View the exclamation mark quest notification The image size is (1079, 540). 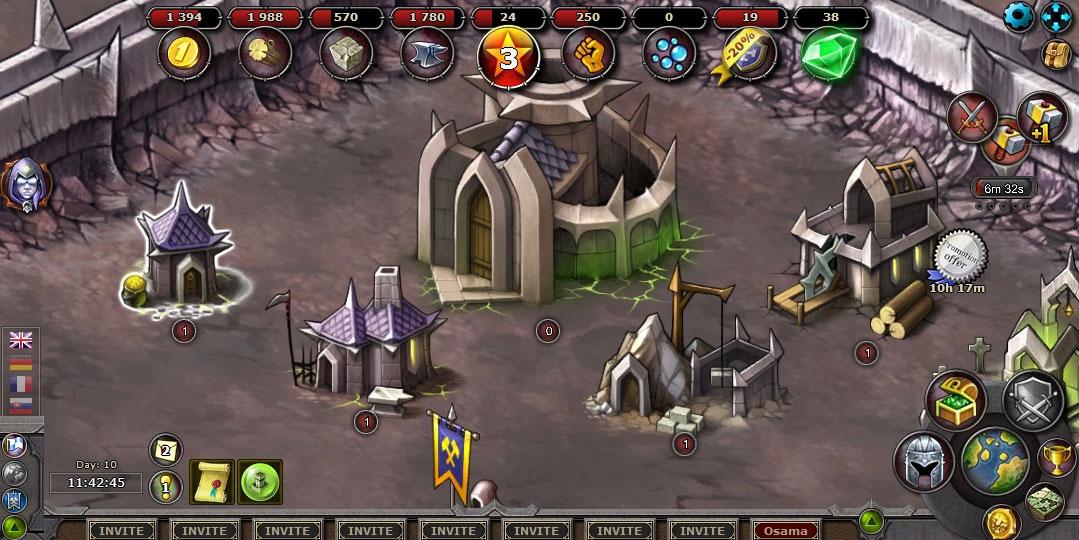coord(165,487)
